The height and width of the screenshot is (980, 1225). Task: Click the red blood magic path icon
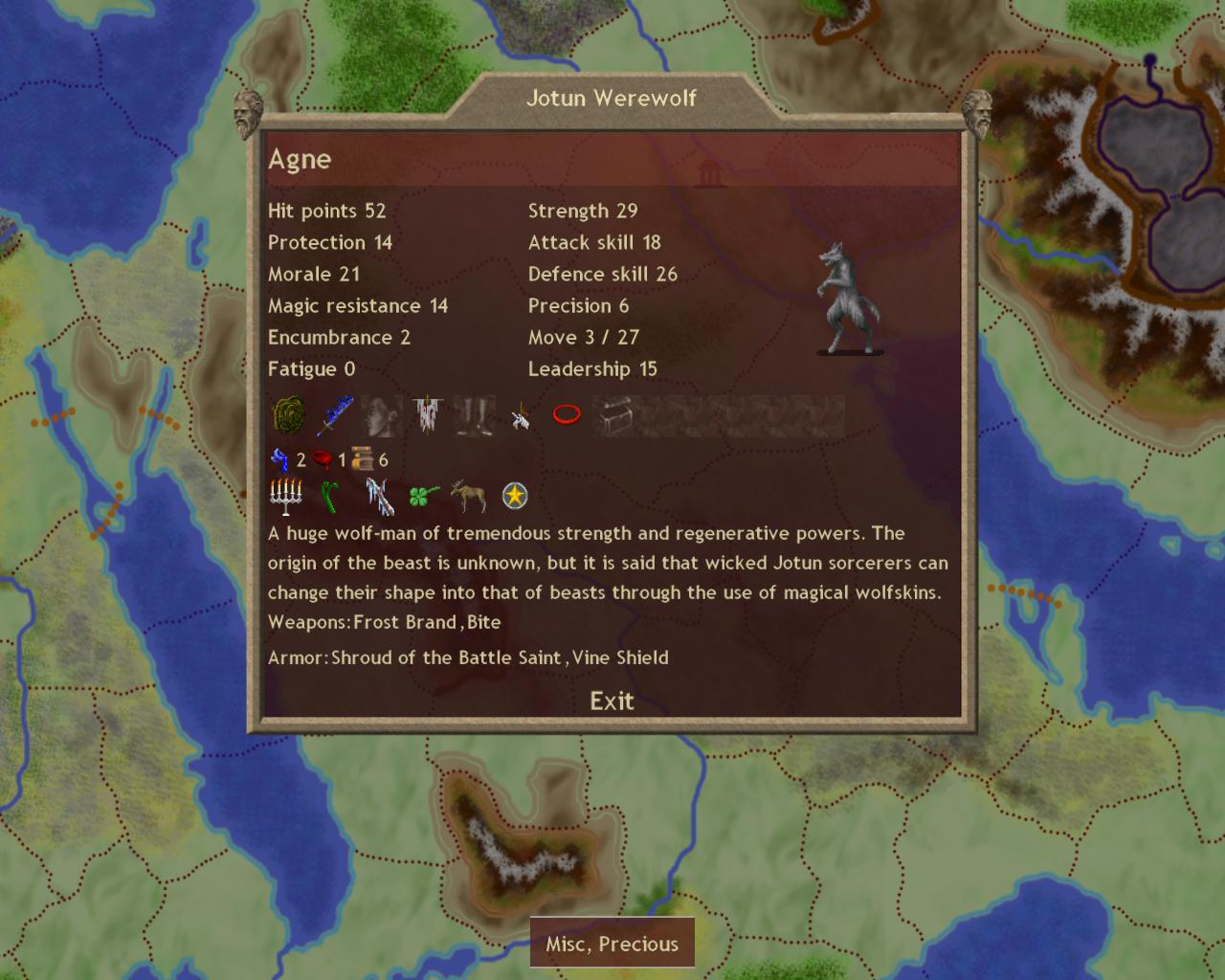pyautogui.click(x=322, y=460)
